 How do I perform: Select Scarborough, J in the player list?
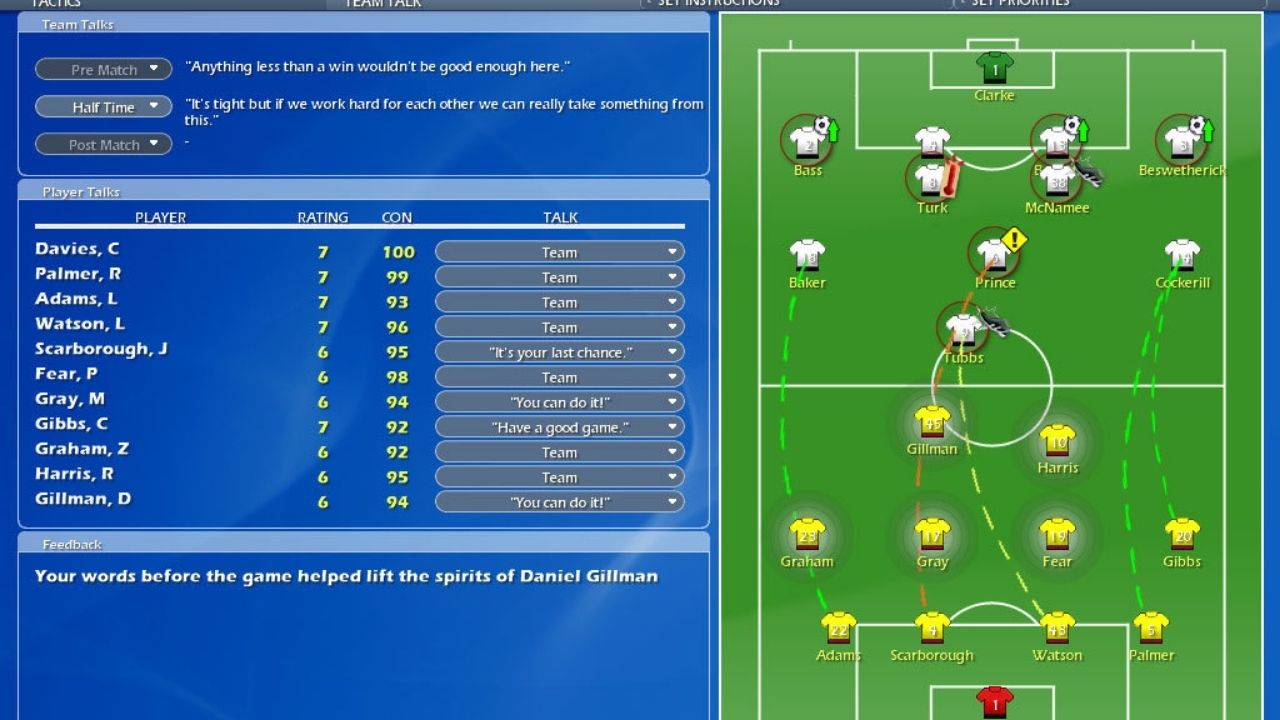coord(101,349)
